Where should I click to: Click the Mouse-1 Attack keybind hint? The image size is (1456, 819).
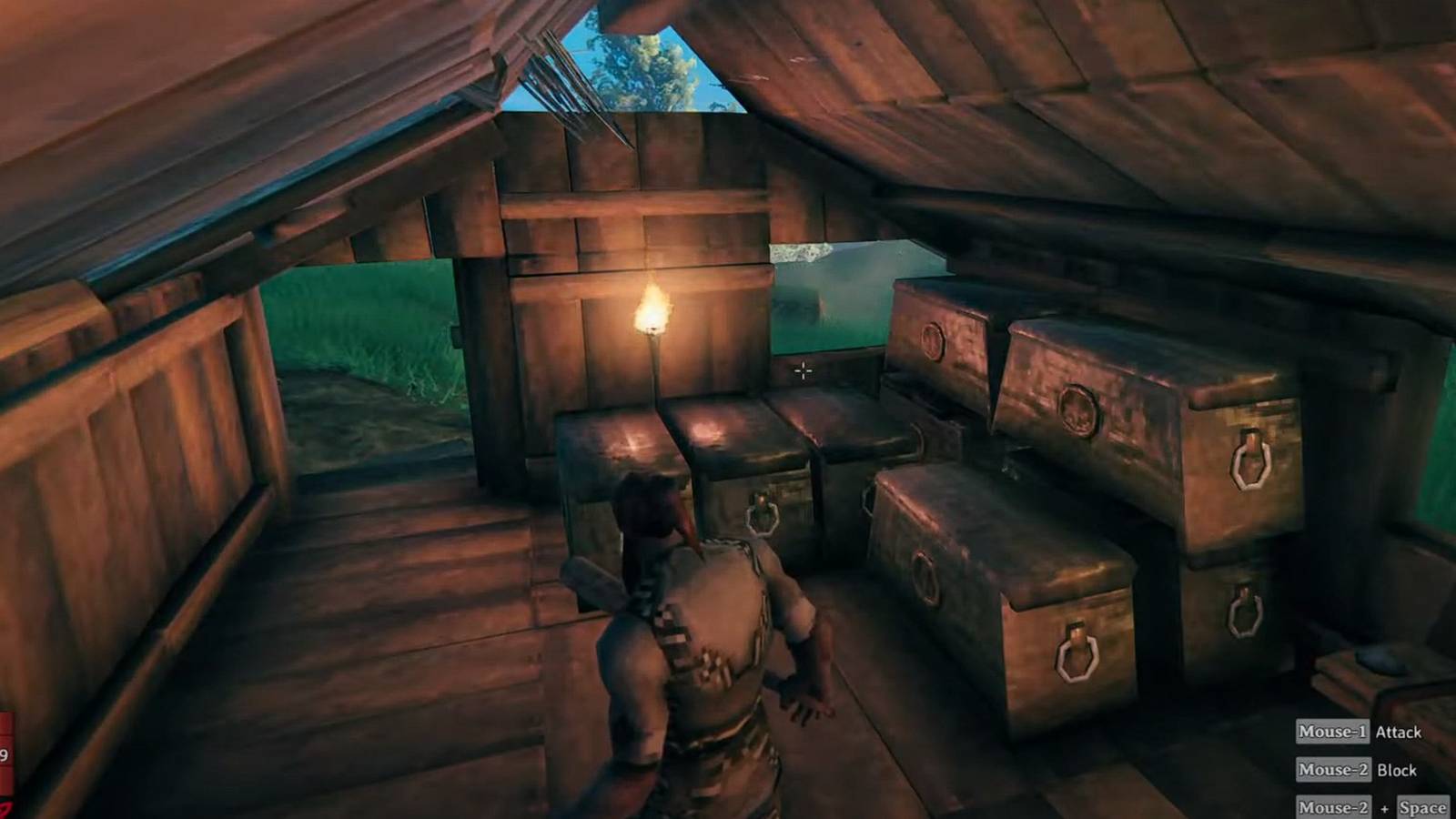click(1333, 732)
